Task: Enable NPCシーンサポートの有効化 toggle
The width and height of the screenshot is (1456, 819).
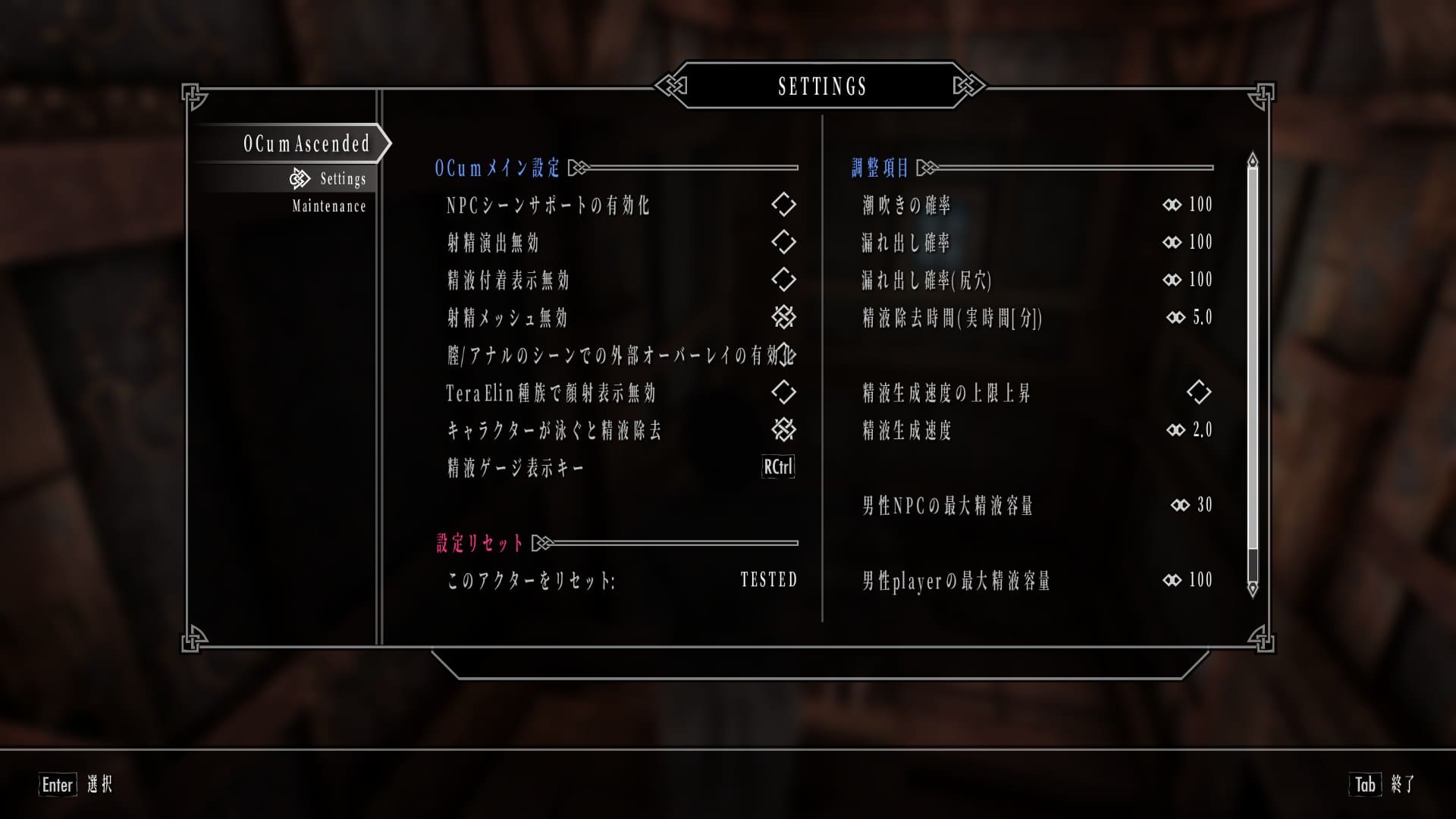Action: coord(785,205)
